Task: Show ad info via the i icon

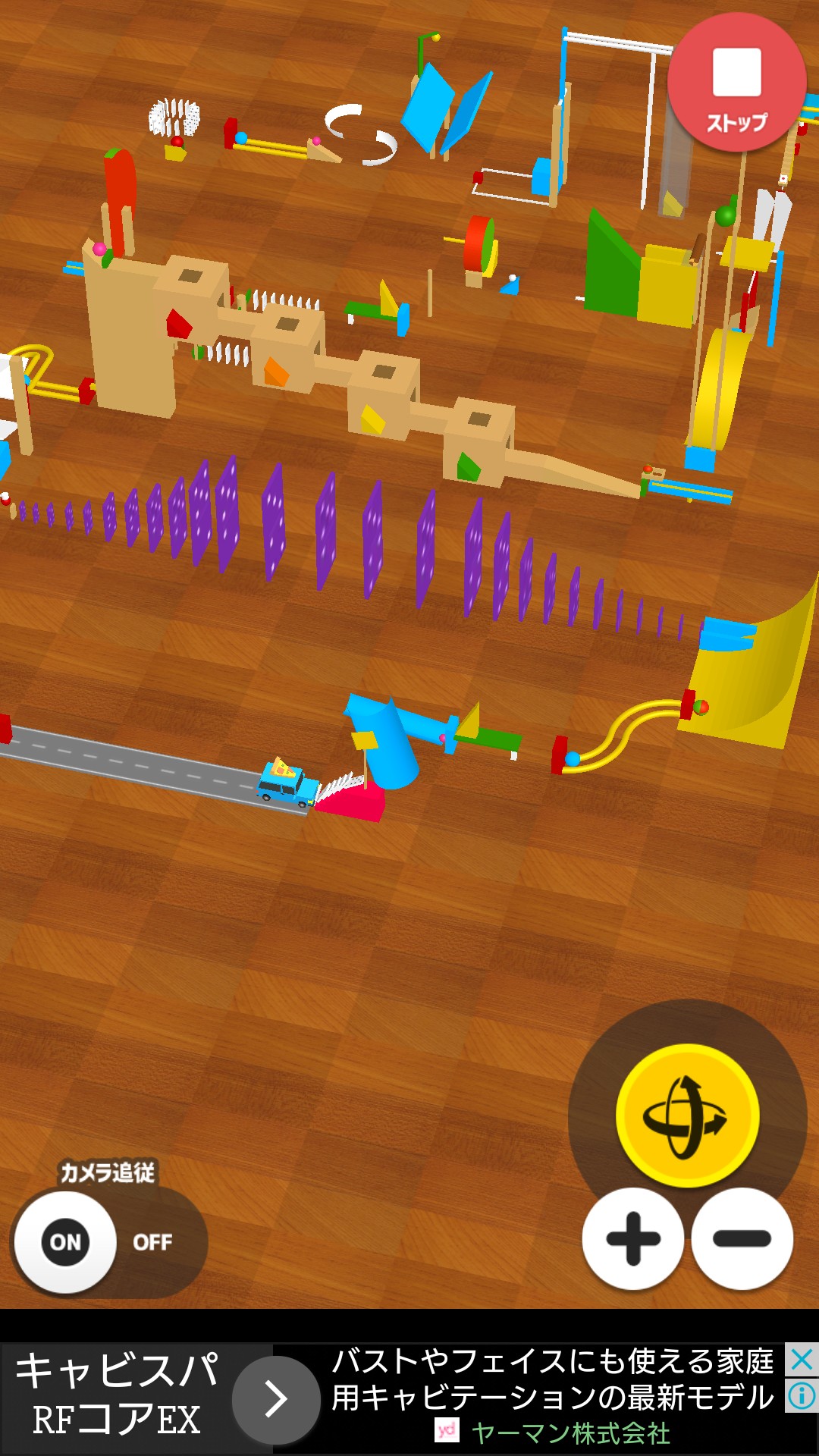Action: pyautogui.click(x=802, y=1395)
